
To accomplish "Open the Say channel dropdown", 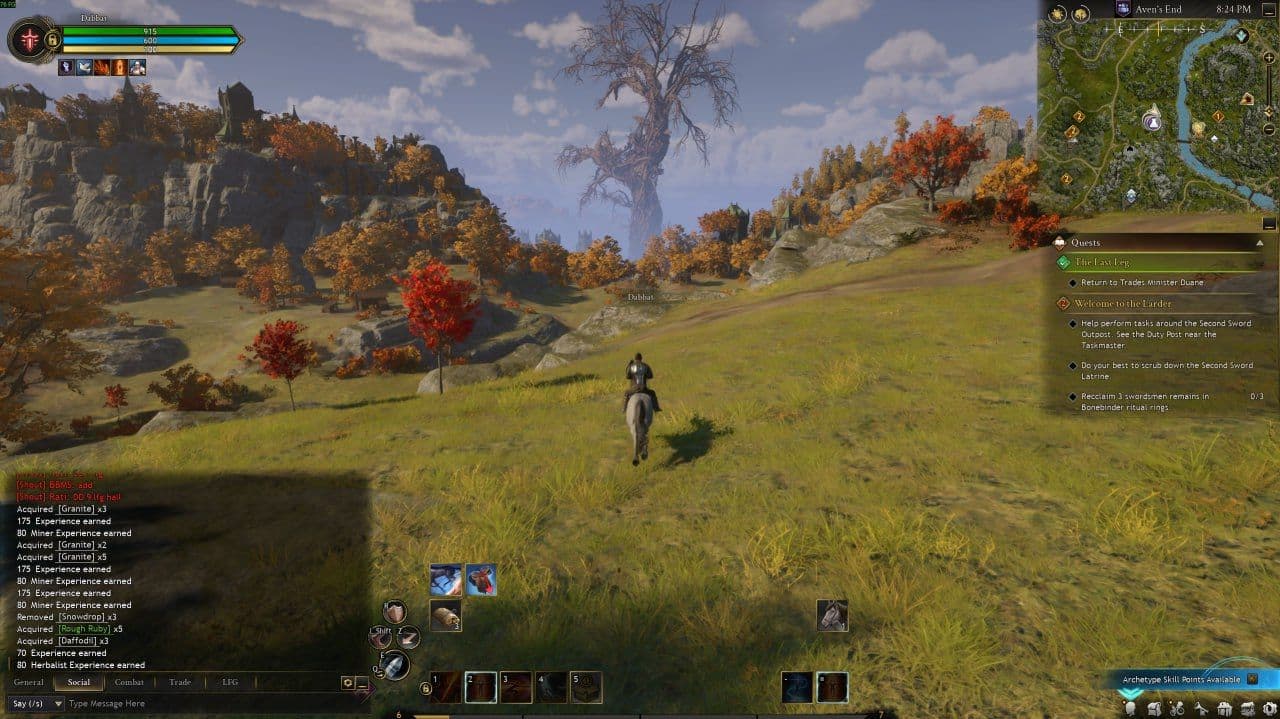I will [34, 703].
